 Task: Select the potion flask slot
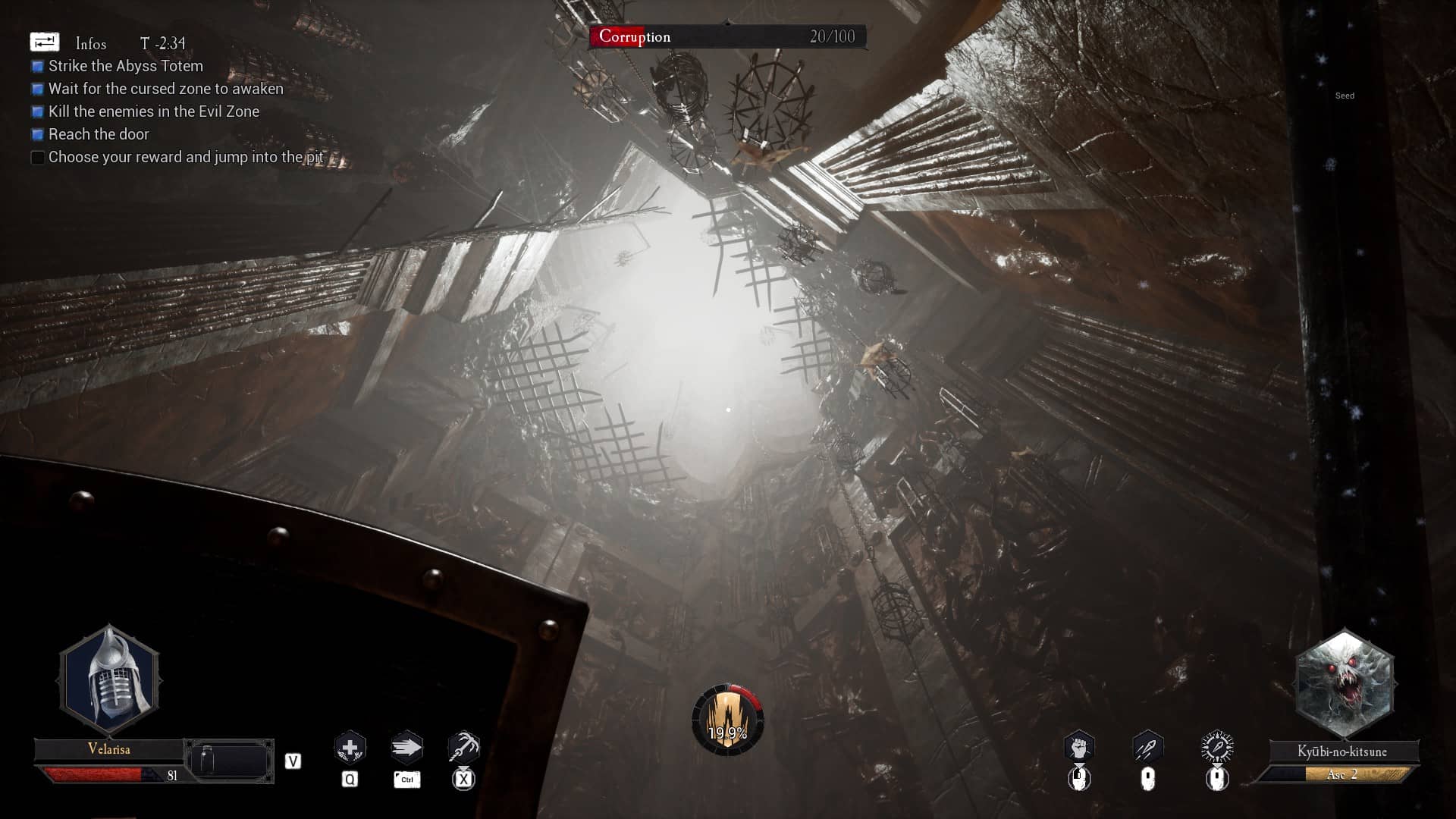tap(228, 761)
